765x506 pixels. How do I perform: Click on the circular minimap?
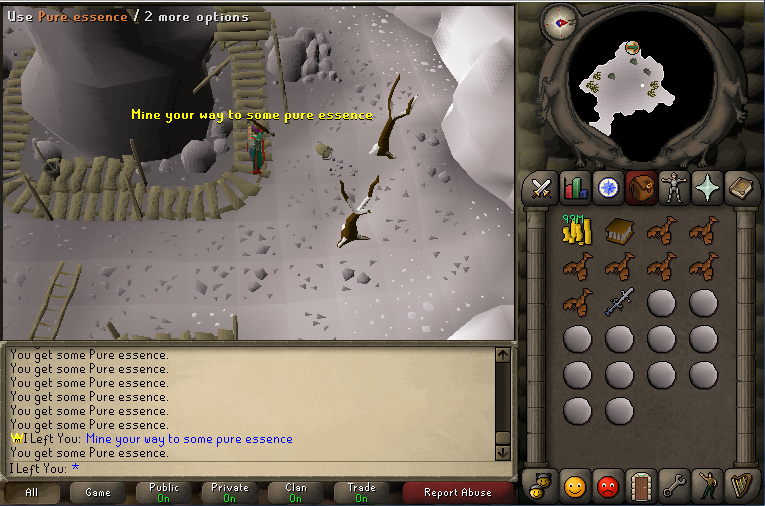click(x=630, y=90)
